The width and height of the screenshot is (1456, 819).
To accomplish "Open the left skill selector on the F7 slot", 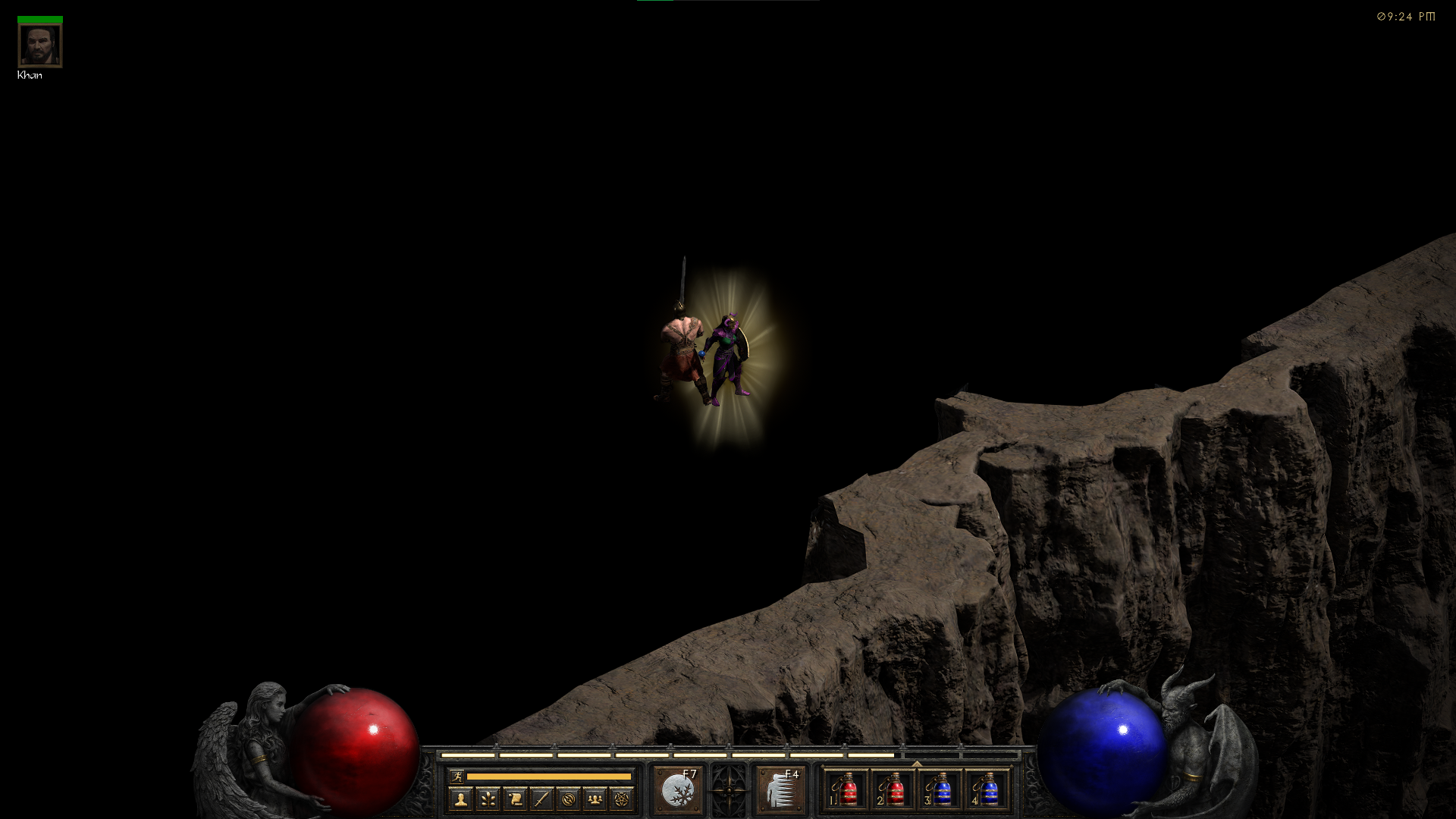I will (678, 789).
